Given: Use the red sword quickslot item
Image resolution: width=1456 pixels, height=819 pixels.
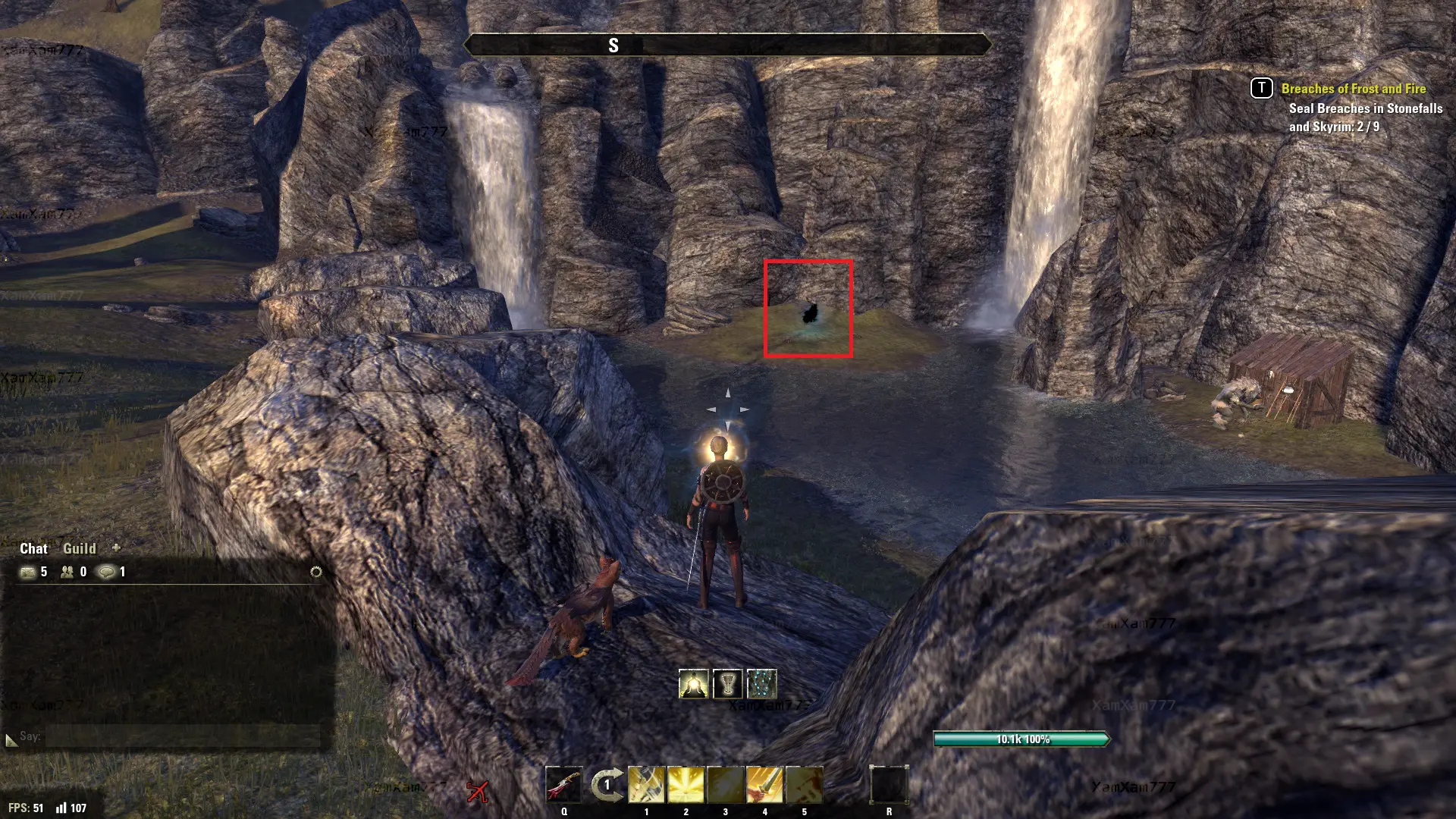Looking at the screenshot, I should [563, 785].
